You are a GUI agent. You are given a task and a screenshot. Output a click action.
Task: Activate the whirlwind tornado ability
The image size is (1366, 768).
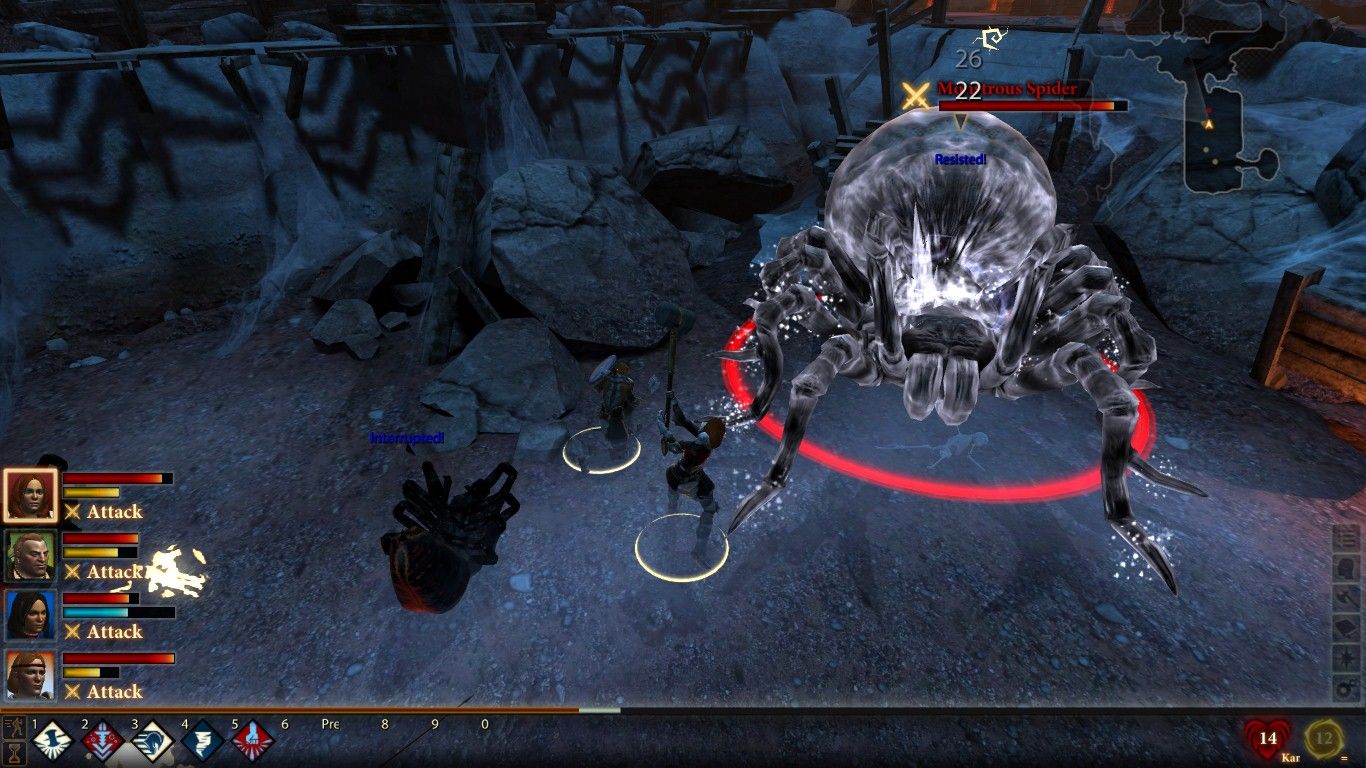tap(202, 742)
